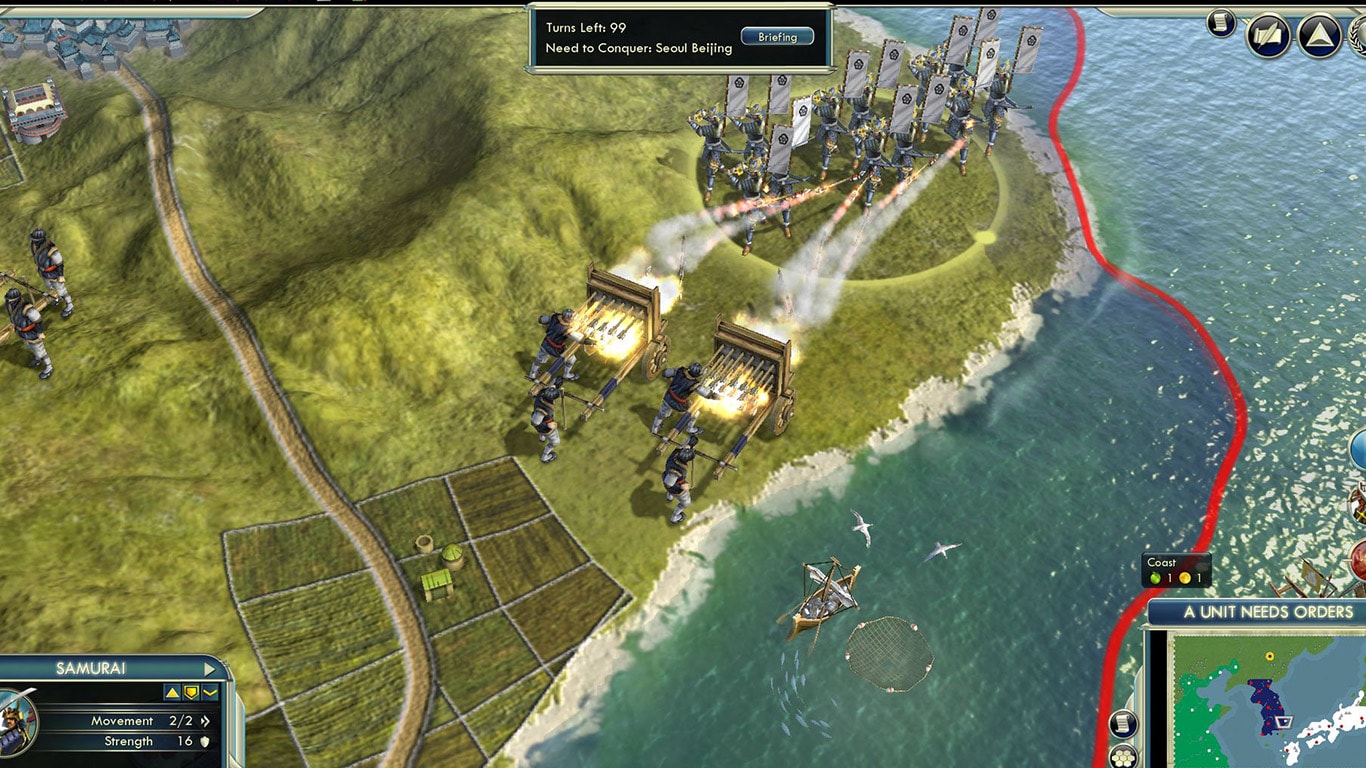This screenshot has height=768, width=1366.
Task: Click the green food icon in the Coast popup
Action: [1155, 578]
